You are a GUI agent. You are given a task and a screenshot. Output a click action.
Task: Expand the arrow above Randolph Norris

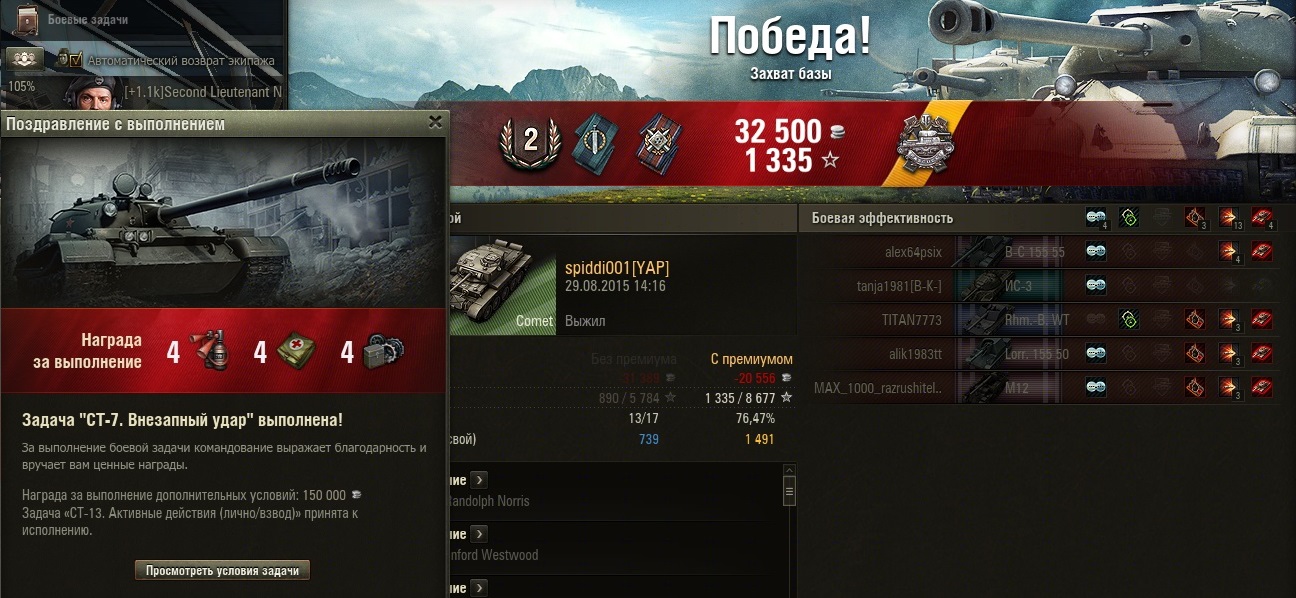tap(478, 479)
